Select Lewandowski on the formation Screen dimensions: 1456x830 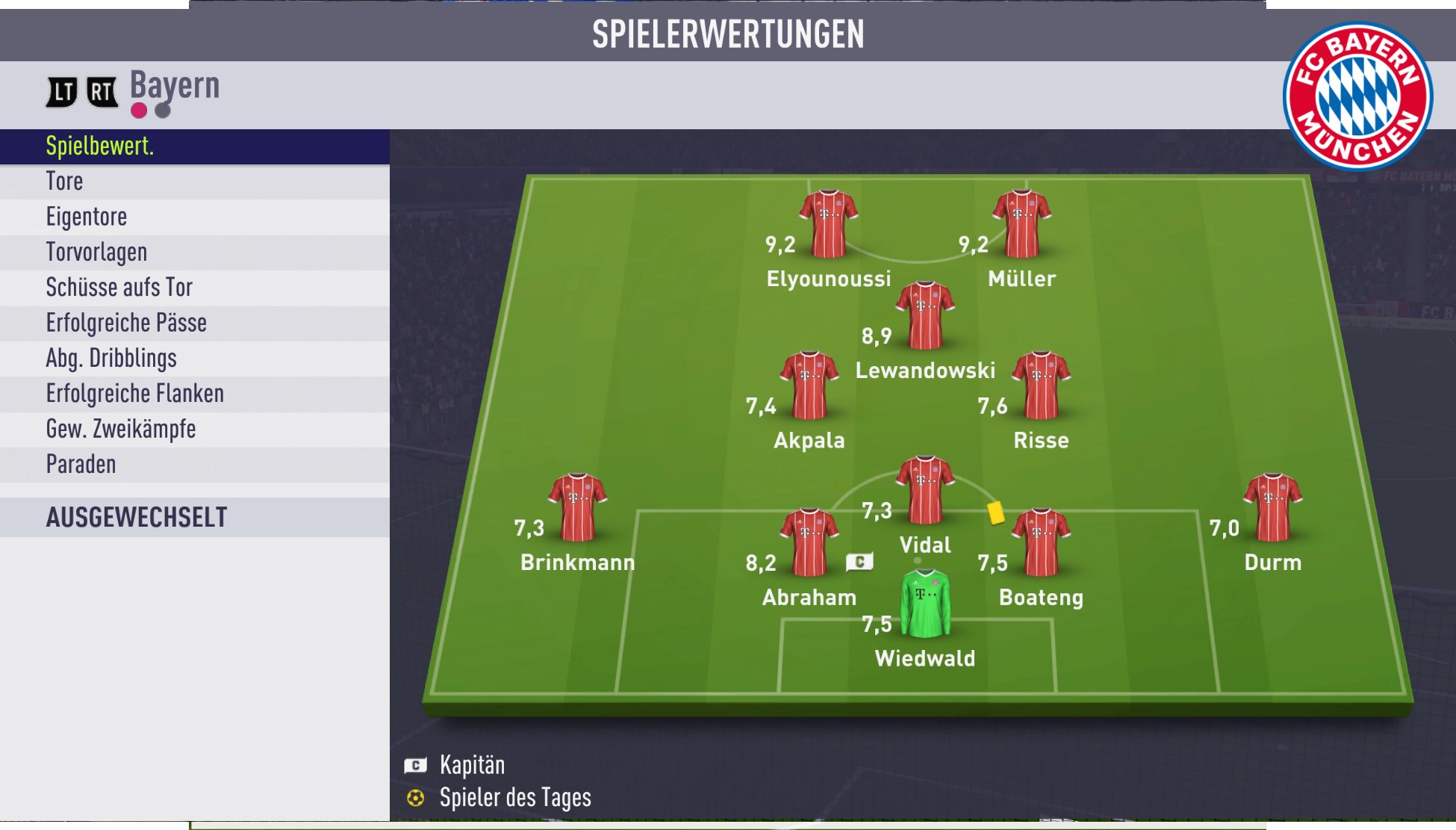[925, 315]
